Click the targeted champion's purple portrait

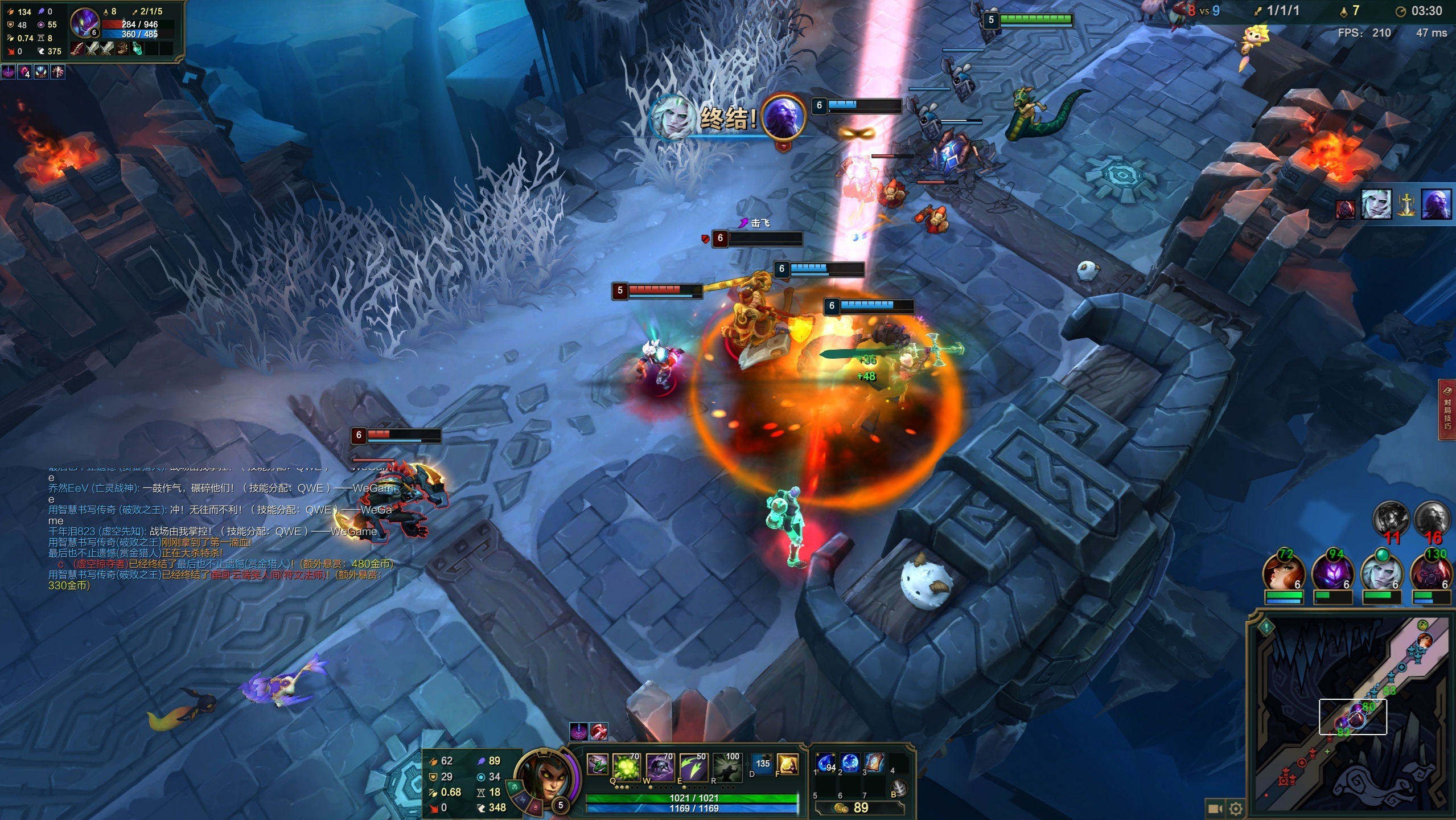(x=84, y=23)
